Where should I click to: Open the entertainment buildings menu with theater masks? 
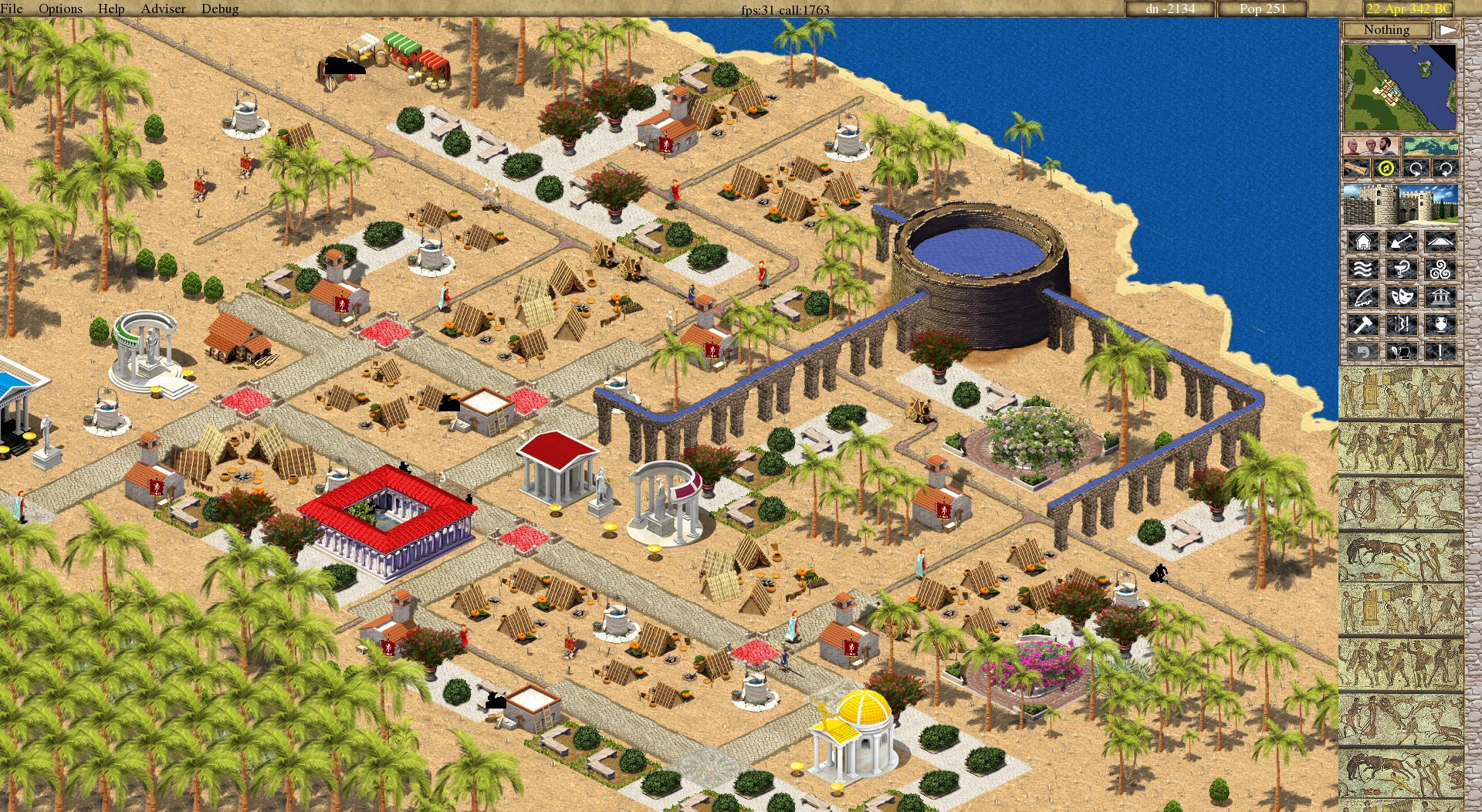coord(1402,296)
